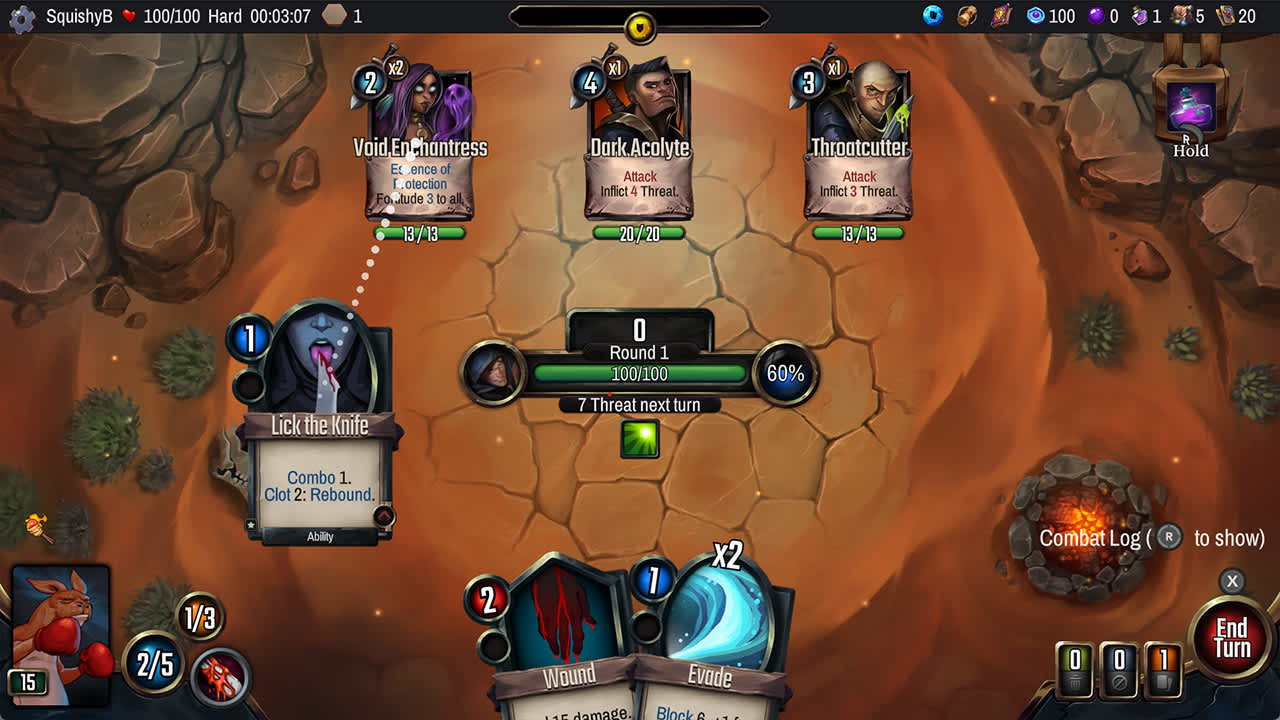This screenshot has height=720, width=1280.
Task: Select the hooded hero portrait
Action: (x=491, y=373)
